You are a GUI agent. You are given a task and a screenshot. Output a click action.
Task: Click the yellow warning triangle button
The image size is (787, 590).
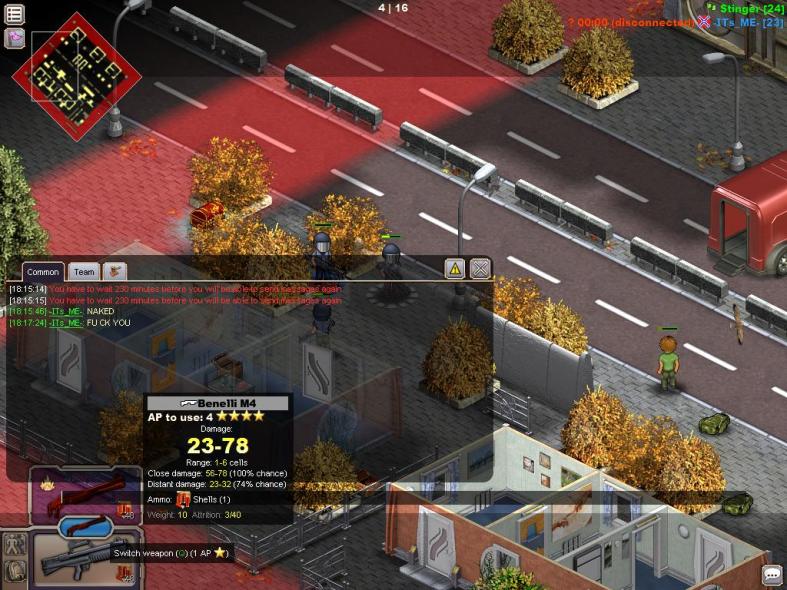coord(455,268)
